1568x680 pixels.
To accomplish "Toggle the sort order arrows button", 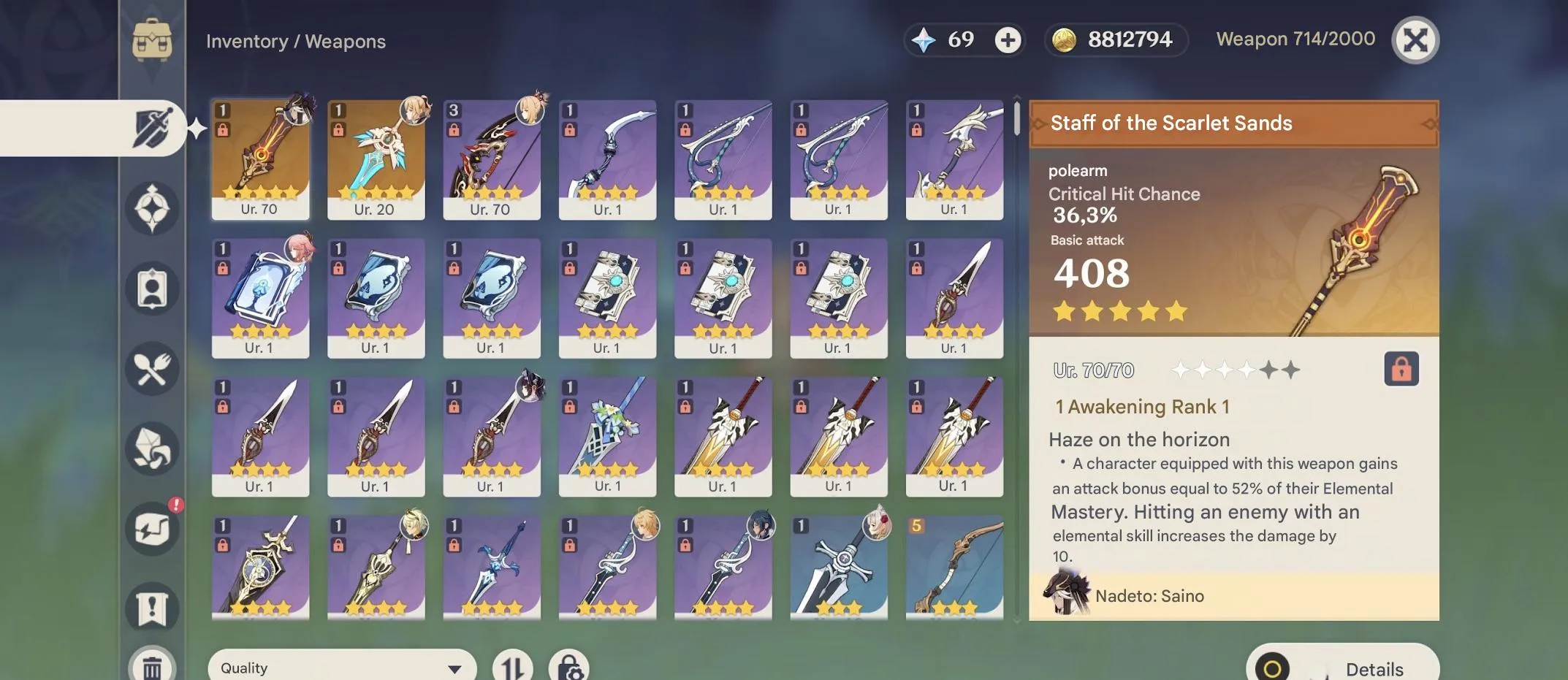I will (x=512, y=666).
